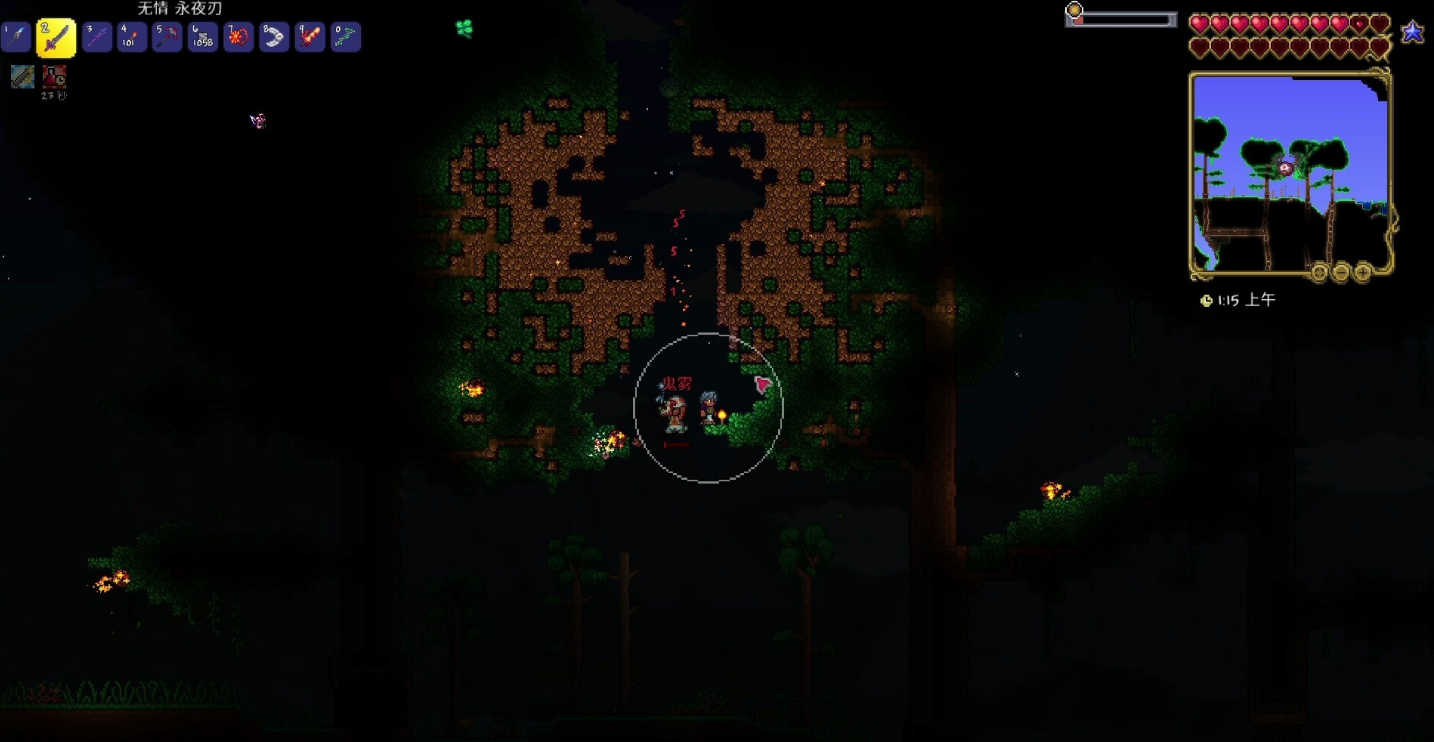
Task: Select the blue-tipped spear in hotbar slot 1
Action: pos(16,38)
